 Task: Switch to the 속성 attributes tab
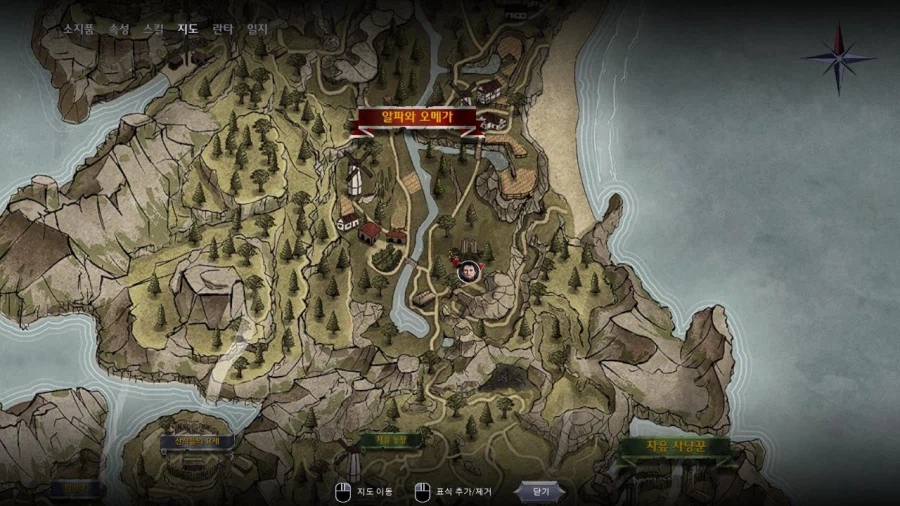pyautogui.click(x=118, y=29)
